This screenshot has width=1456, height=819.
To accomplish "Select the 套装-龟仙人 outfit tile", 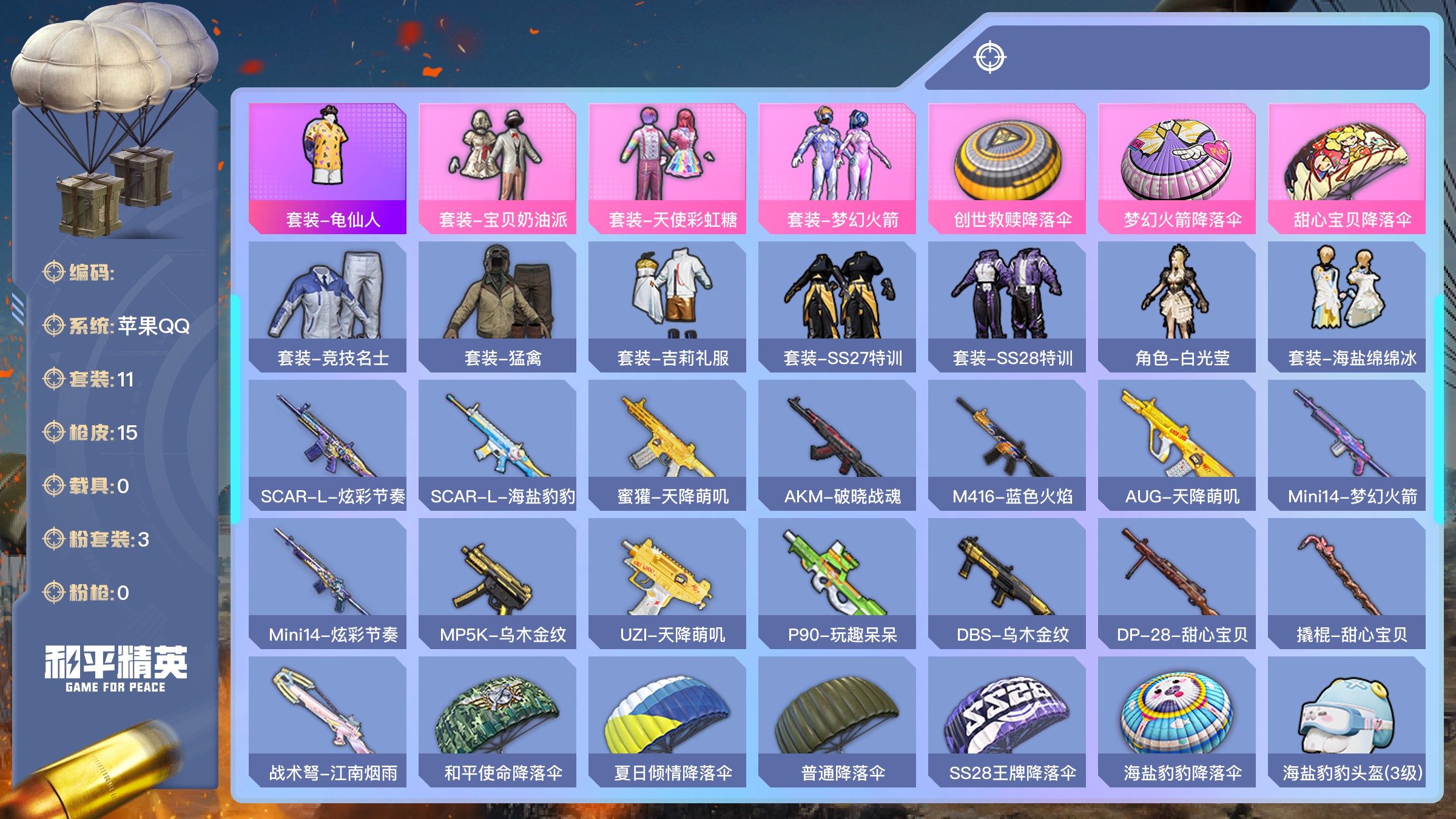I will [x=328, y=169].
